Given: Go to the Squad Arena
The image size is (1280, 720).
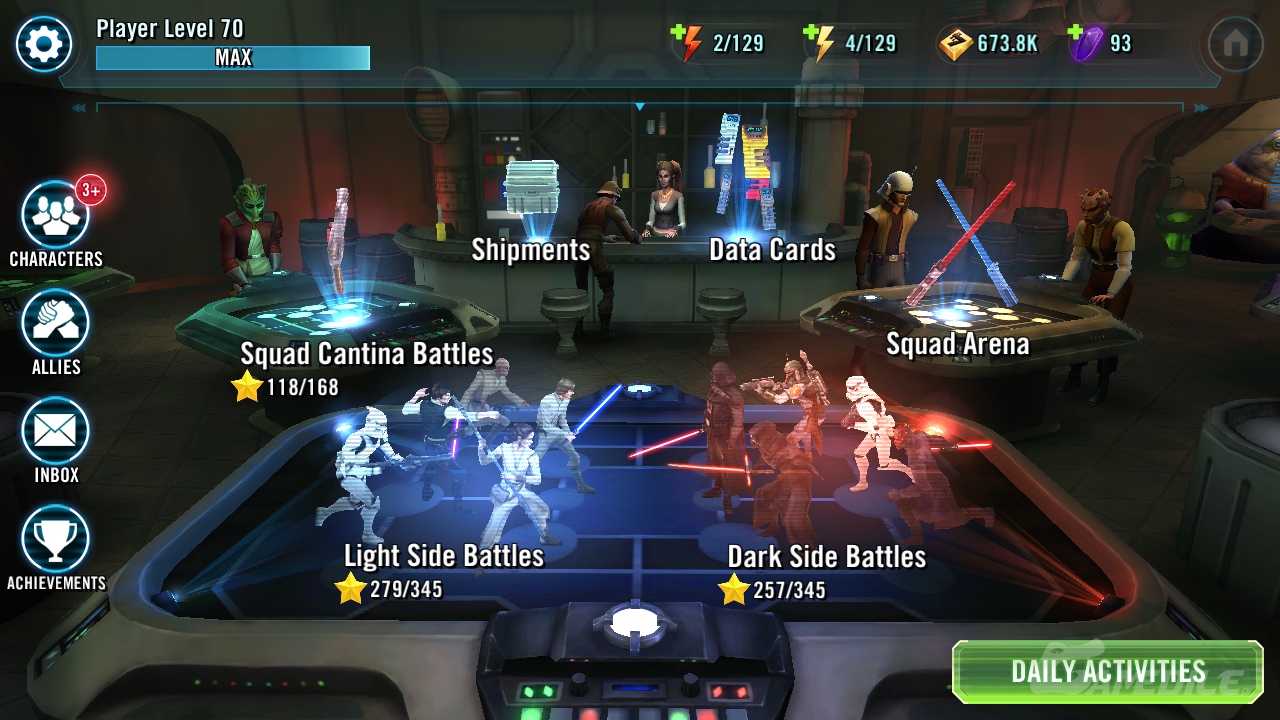Looking at the screenshot, I should 957,344.
